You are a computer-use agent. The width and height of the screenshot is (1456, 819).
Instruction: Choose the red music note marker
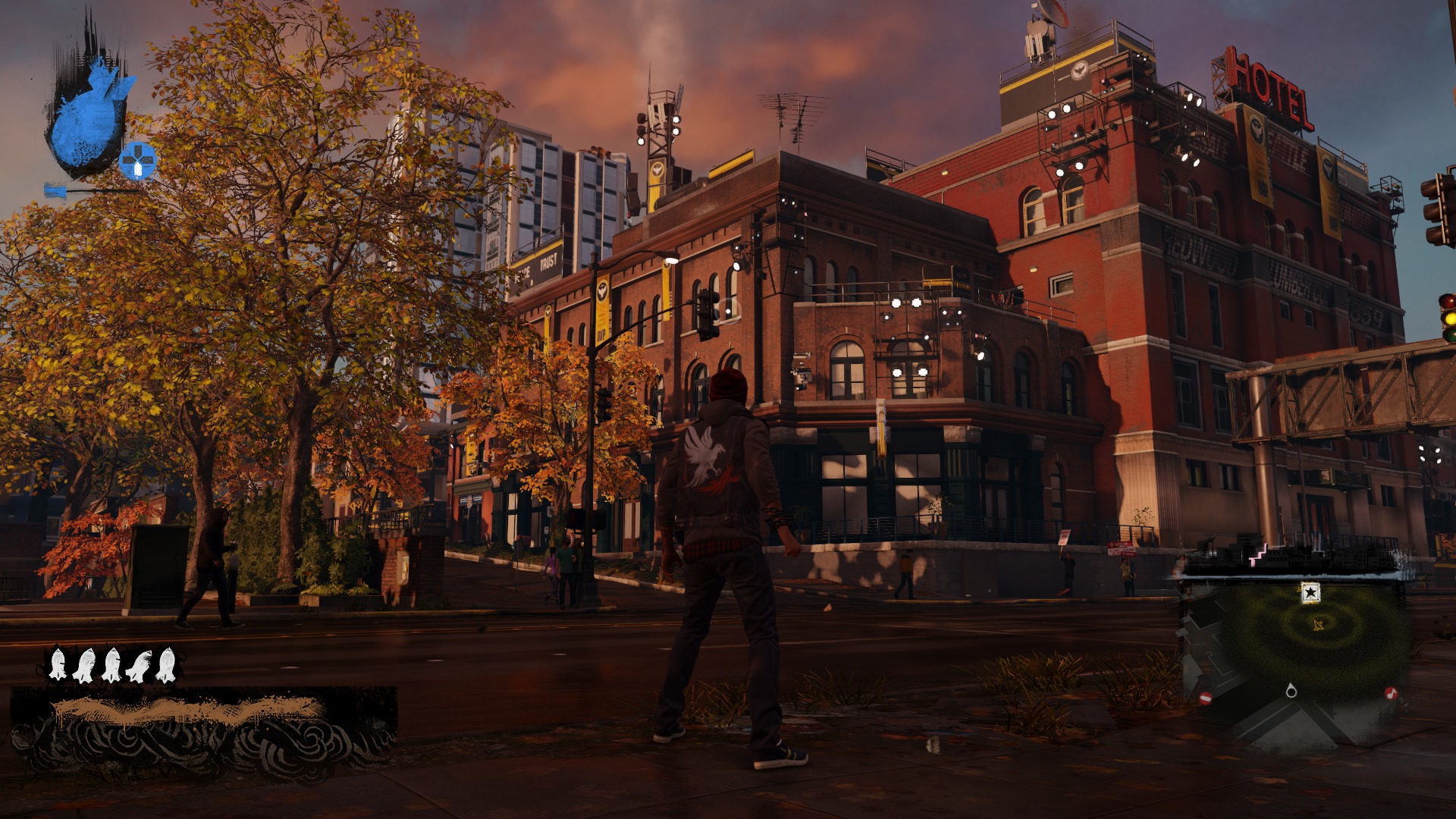(1391, 693)
